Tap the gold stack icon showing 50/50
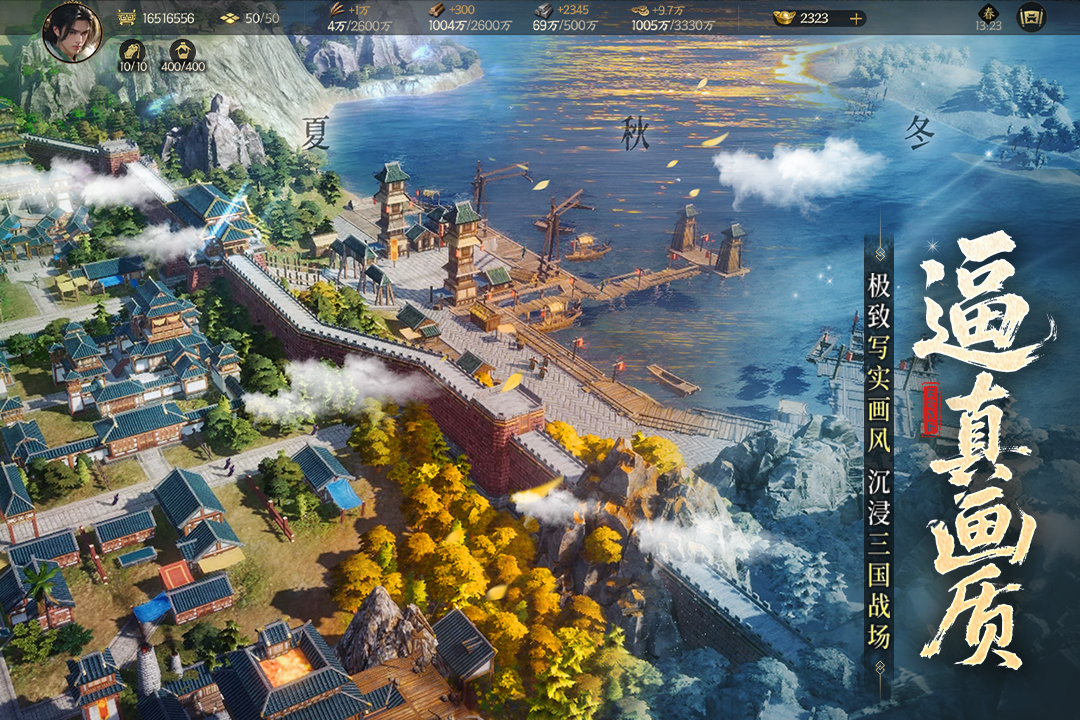This screenshot has width=1080, height=720. coord(229,18)
